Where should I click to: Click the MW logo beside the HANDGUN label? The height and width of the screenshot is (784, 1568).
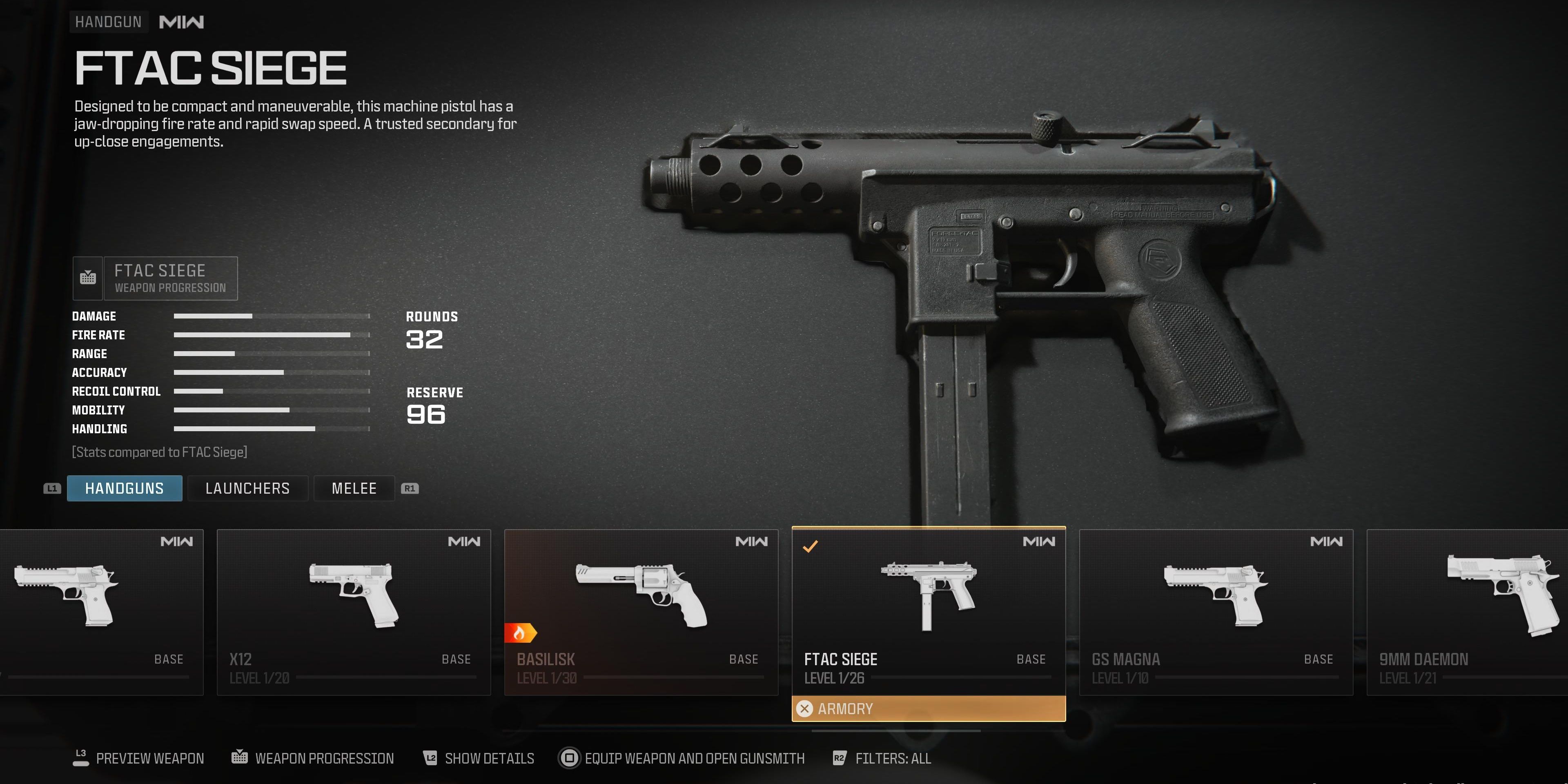[x=182, y=21]
